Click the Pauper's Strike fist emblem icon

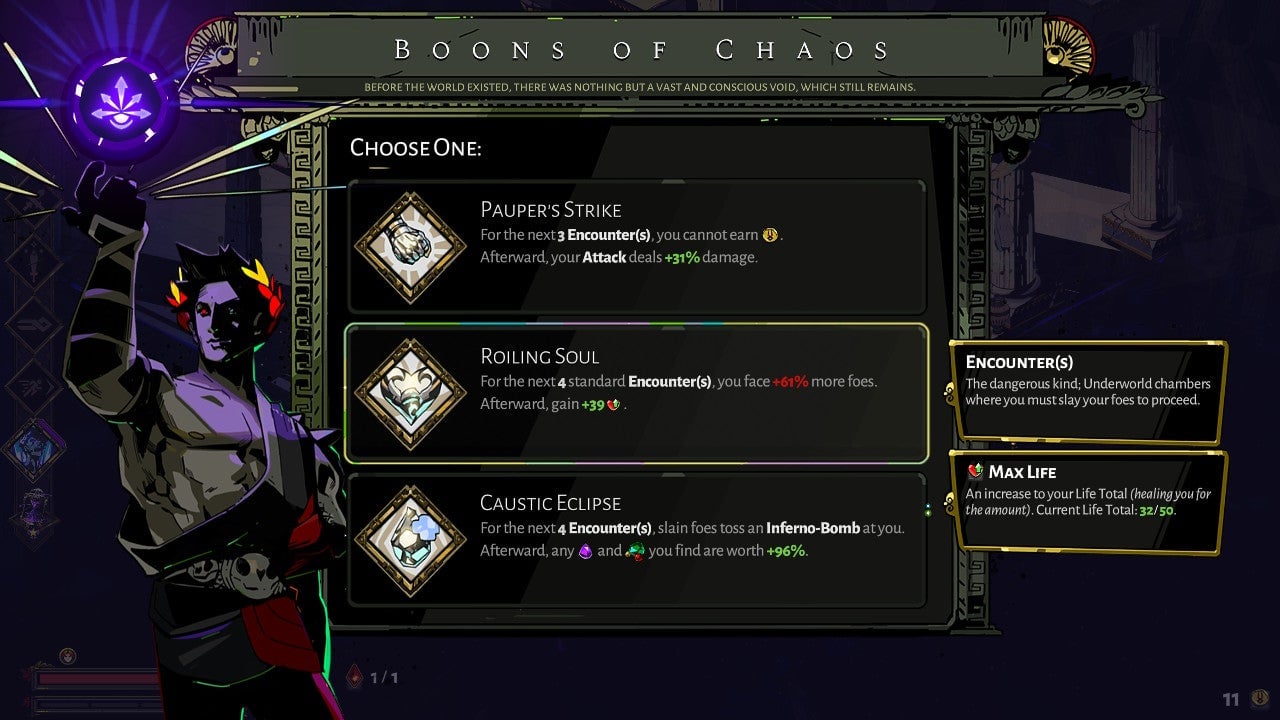pyautogui.click(x=410, y=245)
